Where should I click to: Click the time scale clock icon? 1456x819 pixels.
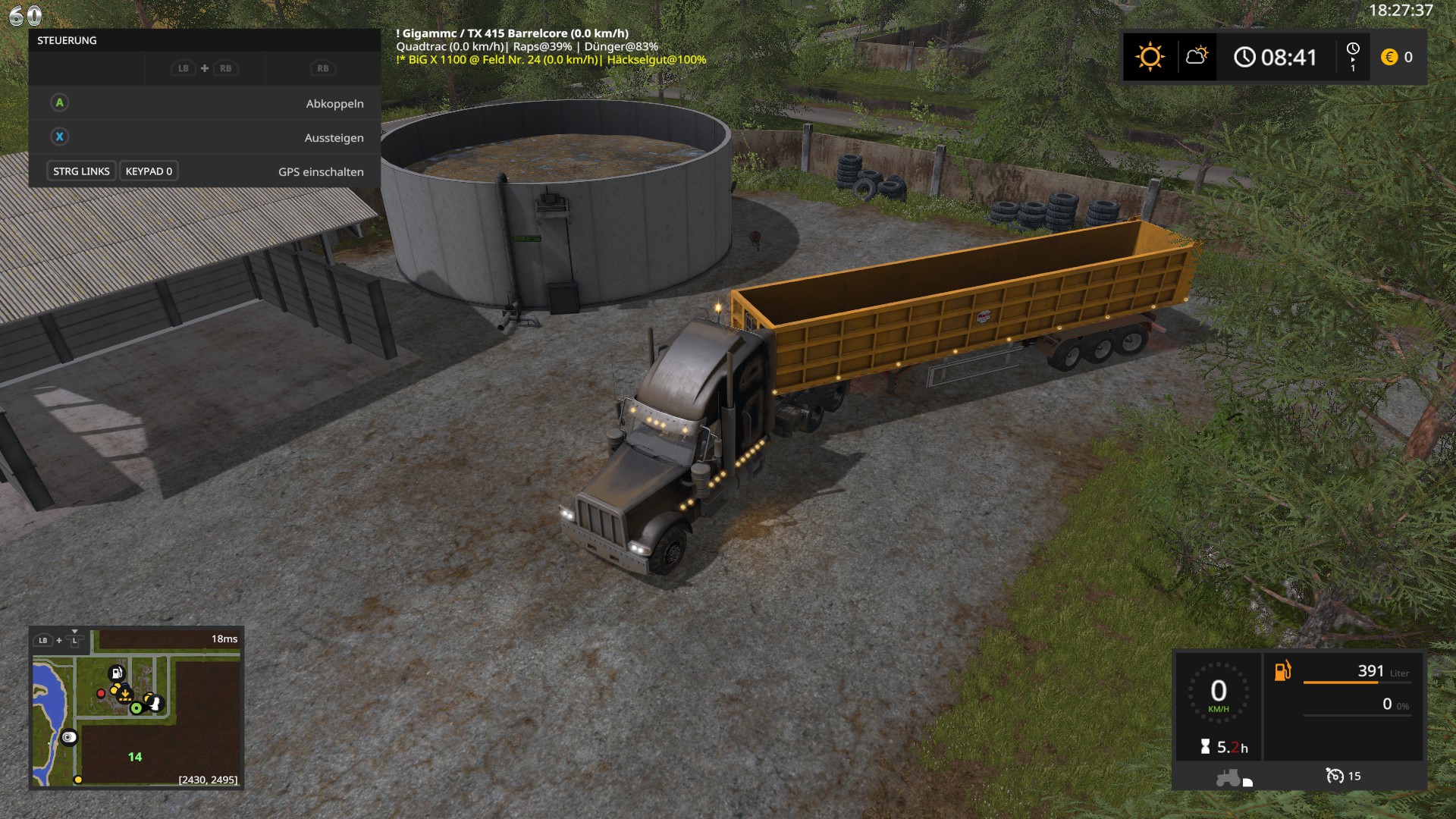pyautogui.click(x=1353, y=49)
